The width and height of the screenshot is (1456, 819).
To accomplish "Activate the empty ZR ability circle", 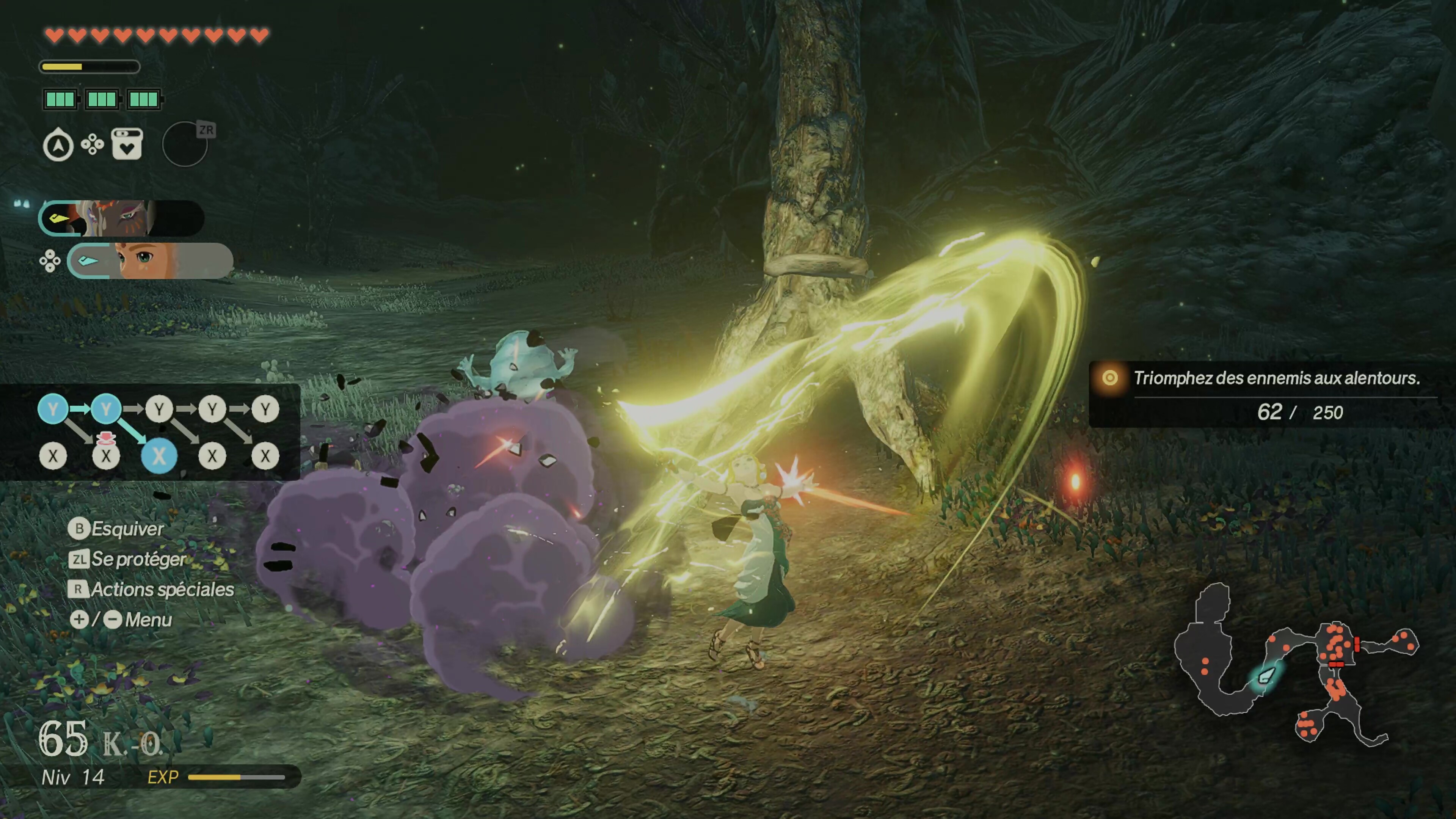I will pyautogui.click(x=185, y=145).
